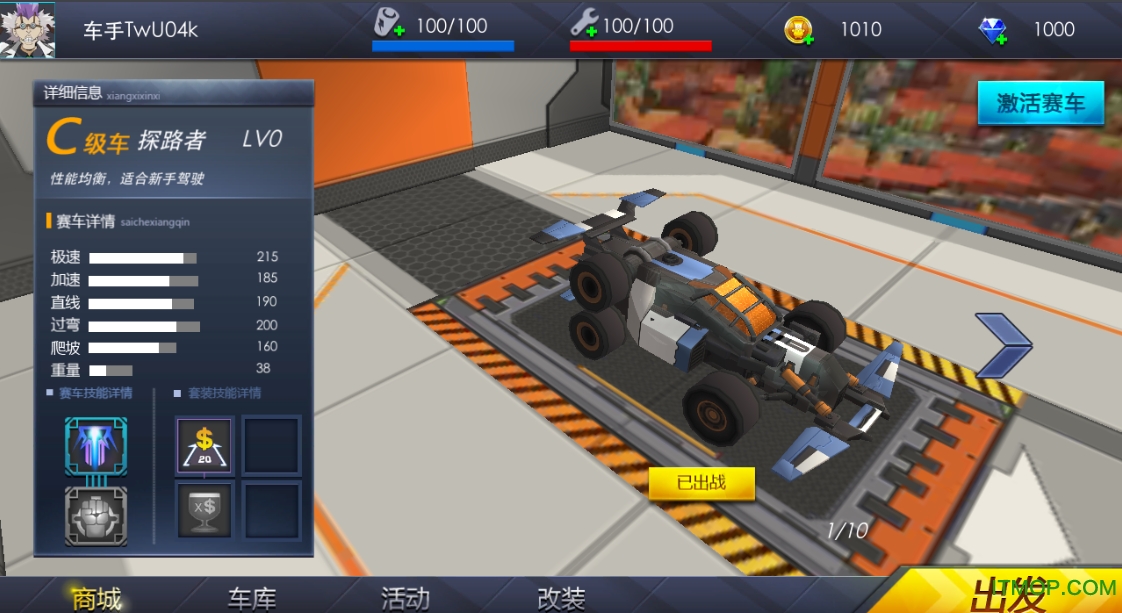Go to the 改装 modification tab
This screenshot has height=613, width=1122.
point(561,598)
